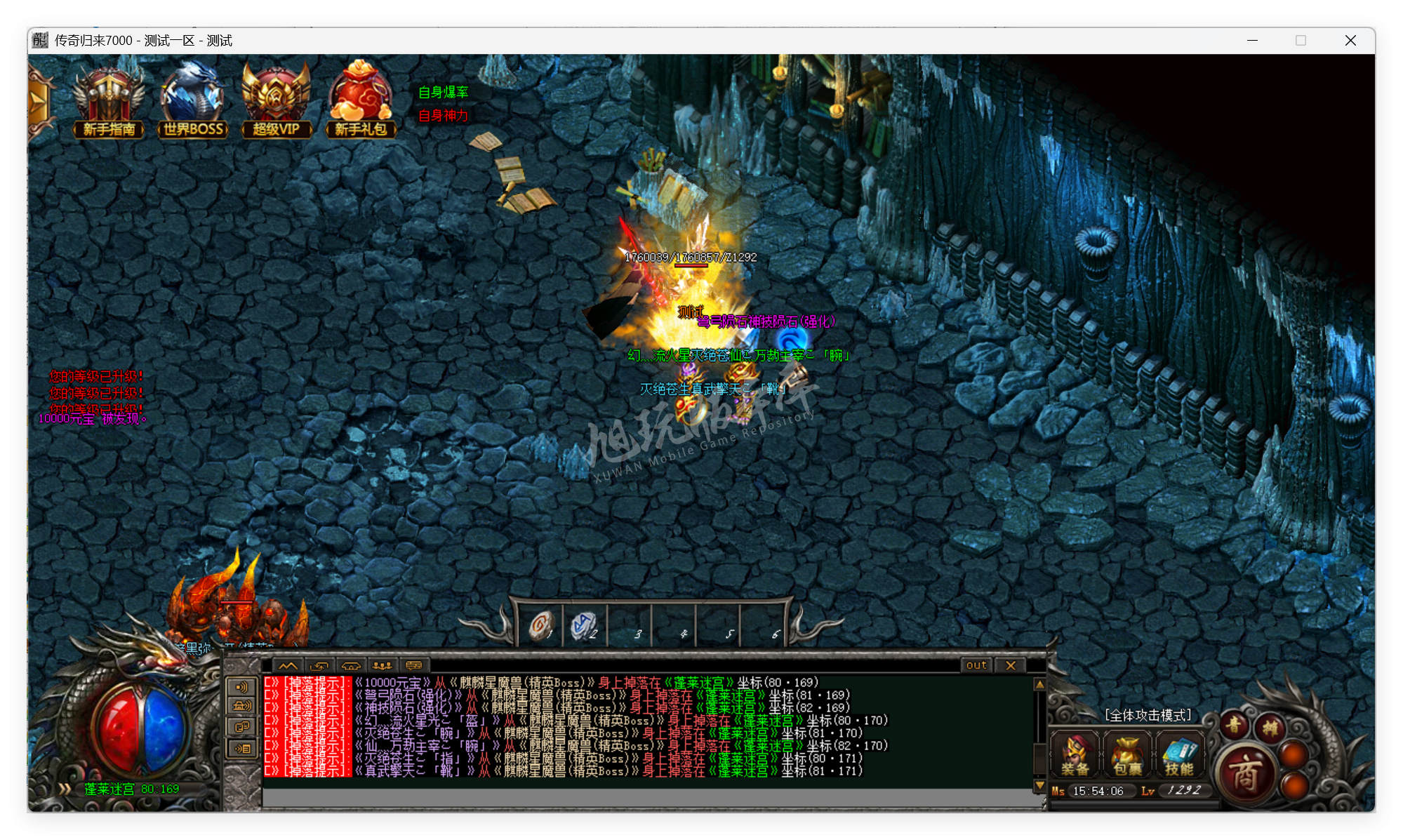This screenshot has width=1403, height=840.
Task: Open the 包裹 backpack window
Action: pos(1127,756)
